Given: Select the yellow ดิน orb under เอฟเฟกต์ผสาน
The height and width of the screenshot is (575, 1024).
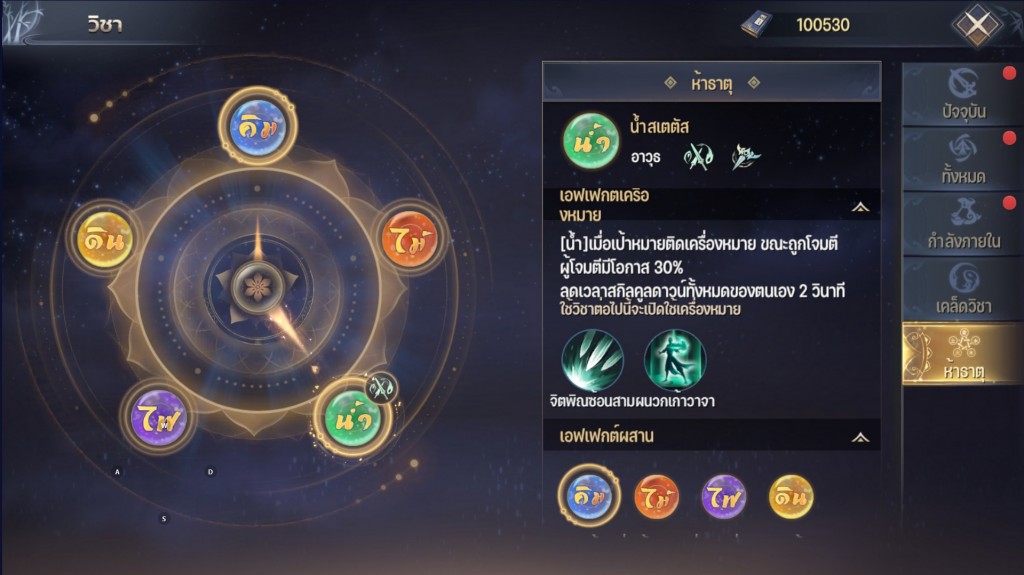Looking at the screenshot, I should (791, 496).
